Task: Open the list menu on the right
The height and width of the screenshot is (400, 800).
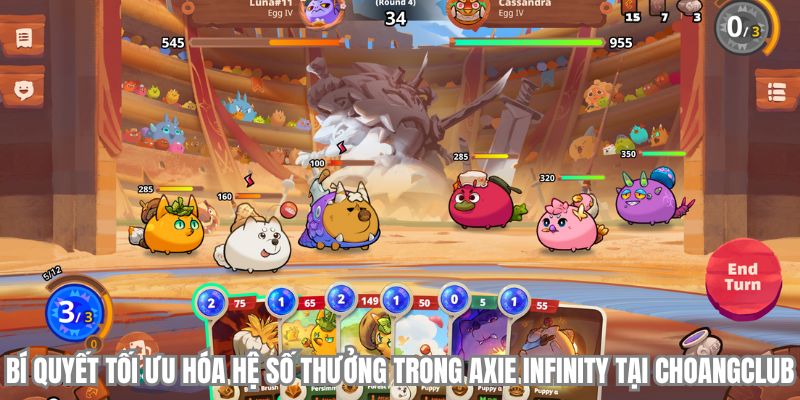Action: point(776,92)
